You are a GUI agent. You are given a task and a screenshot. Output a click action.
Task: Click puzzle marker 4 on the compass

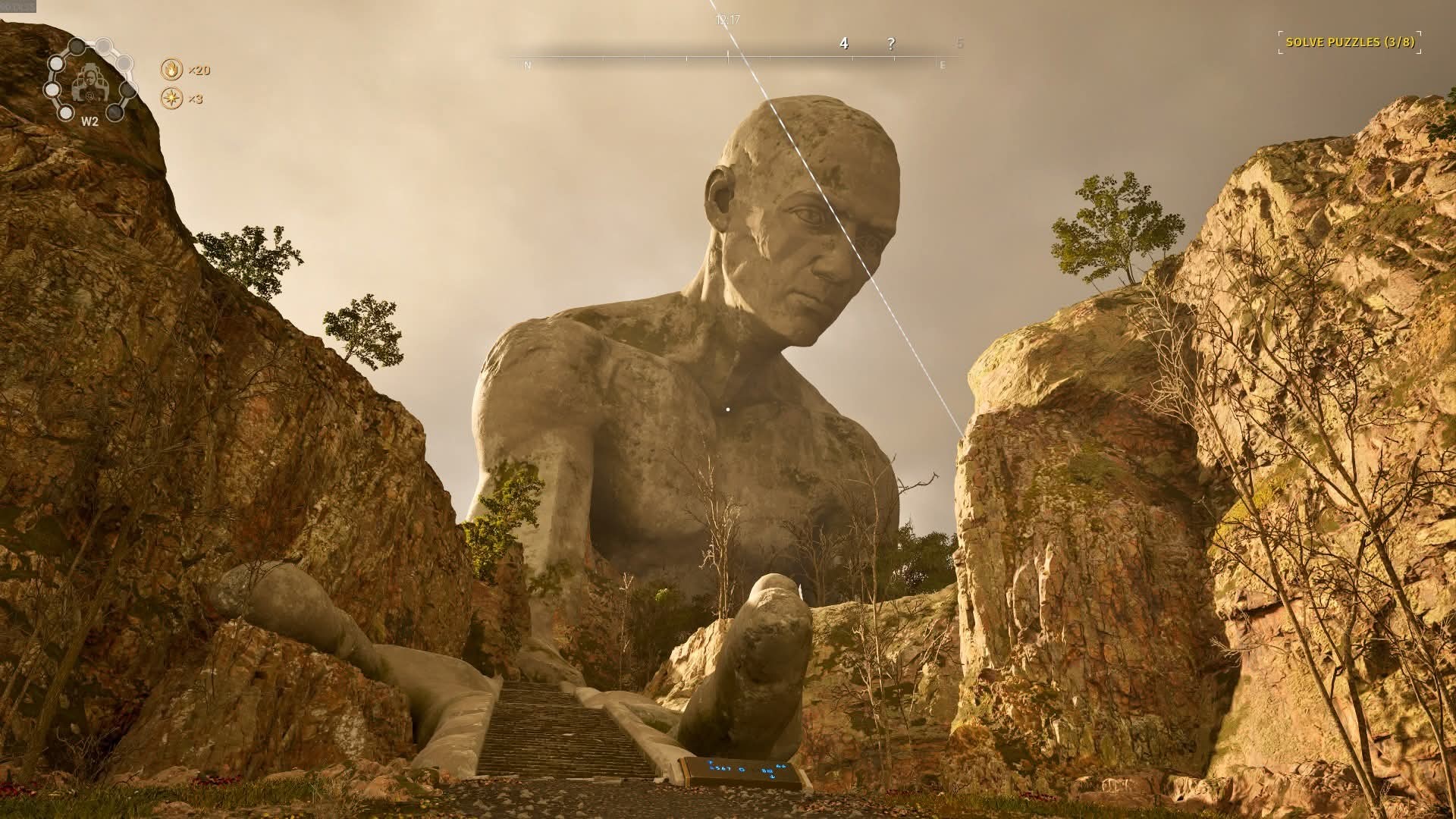[x=844, y=44]
